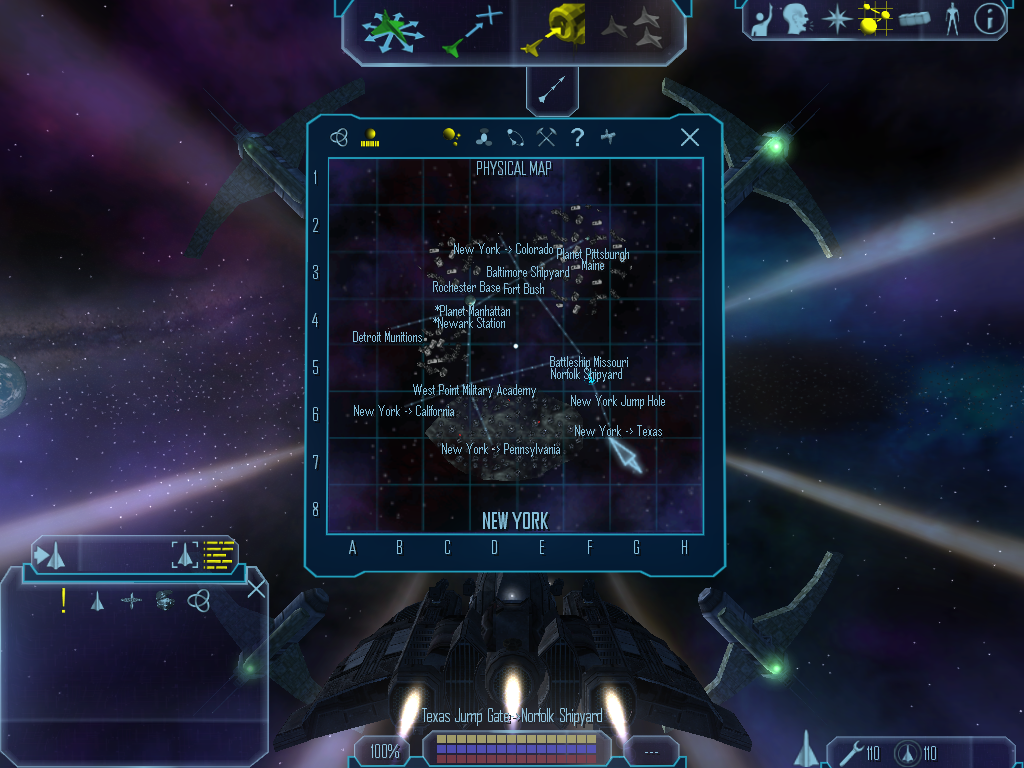
Task: Open the standing human player status icon
Action: pos(951,18)
